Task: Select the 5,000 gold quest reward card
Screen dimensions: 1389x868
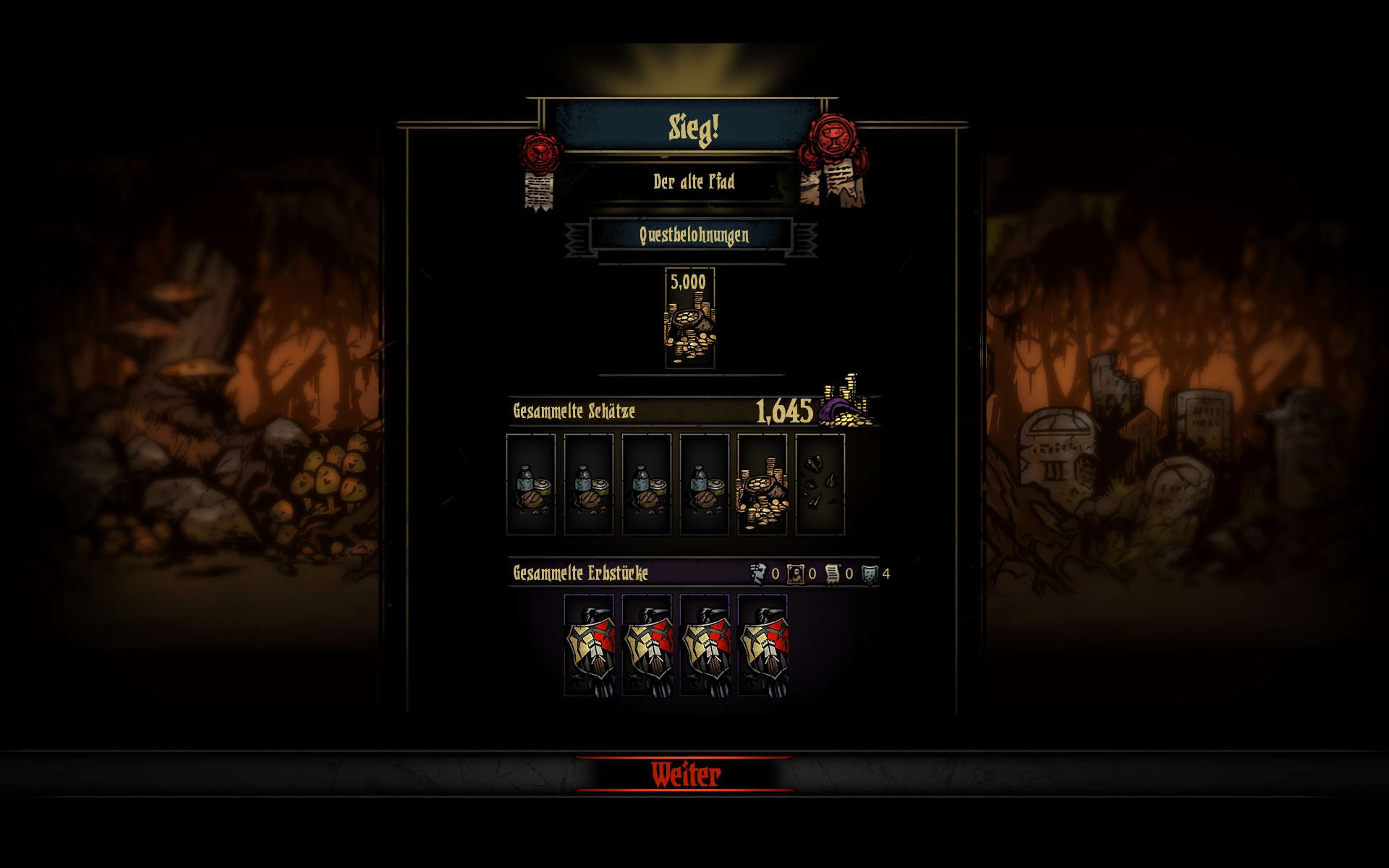Action: (x=689, y=318)
